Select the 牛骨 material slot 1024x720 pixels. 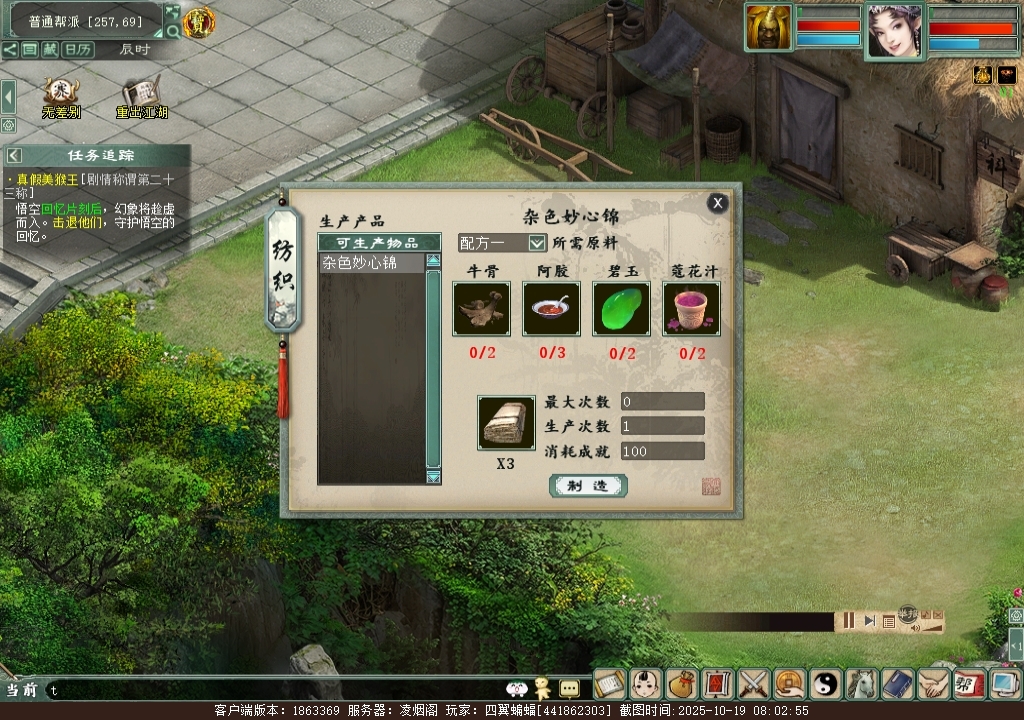pyautogui.click(x=481, y=308)
